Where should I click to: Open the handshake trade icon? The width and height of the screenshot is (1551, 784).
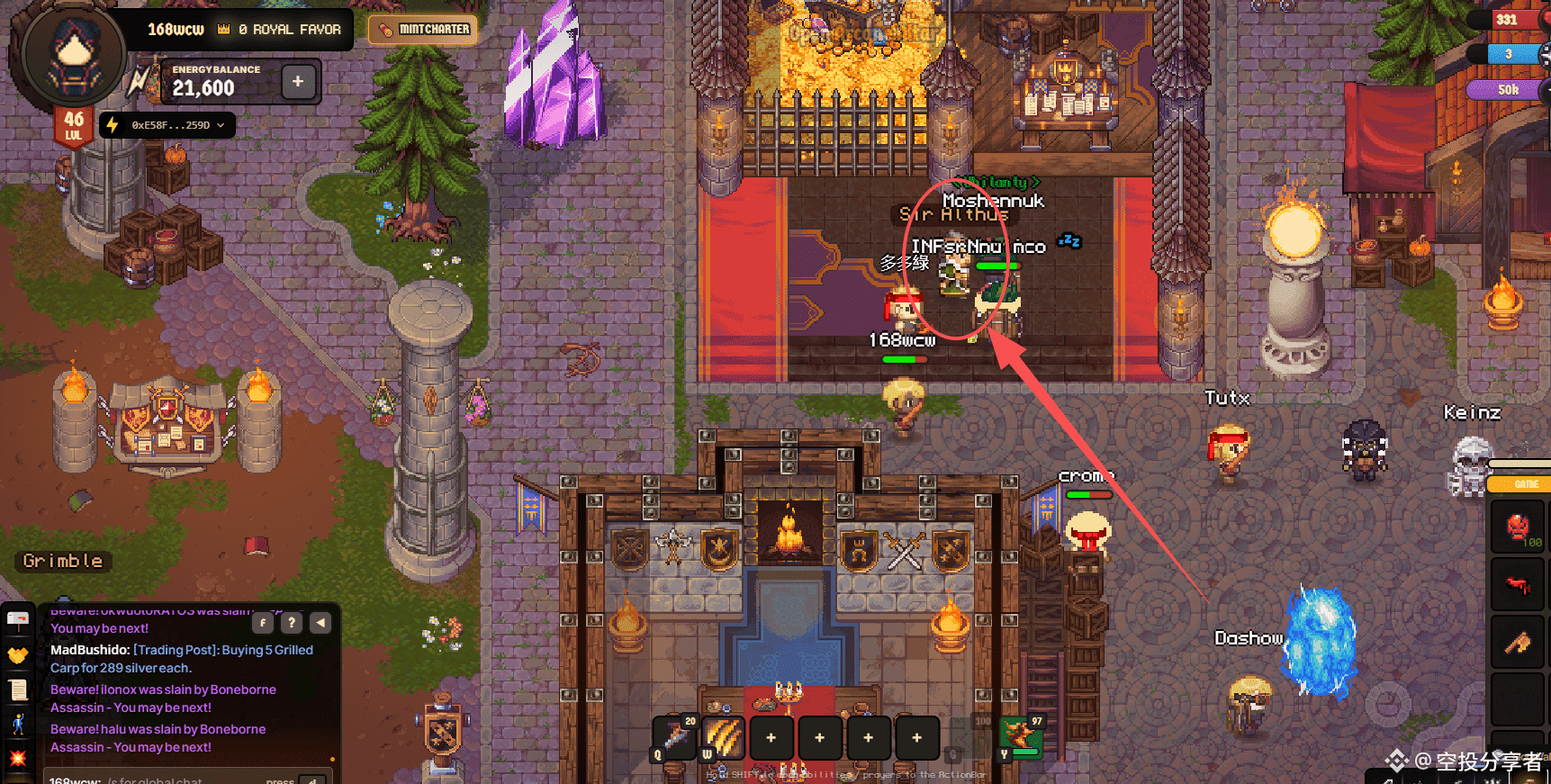pos(18,655)
